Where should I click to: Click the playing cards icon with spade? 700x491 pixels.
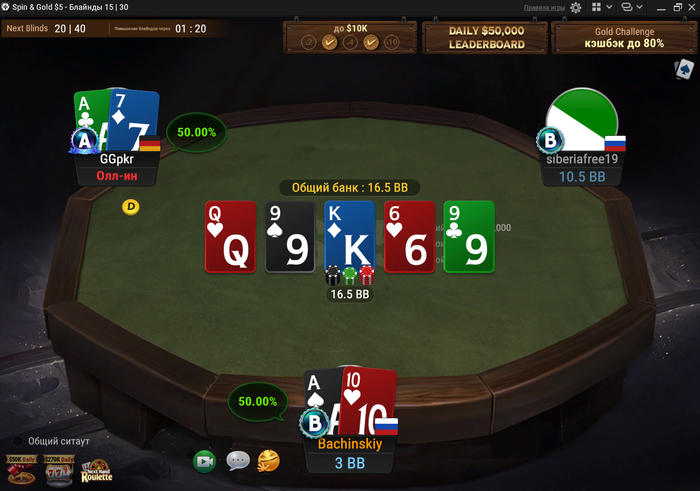(x=684, y=69)
